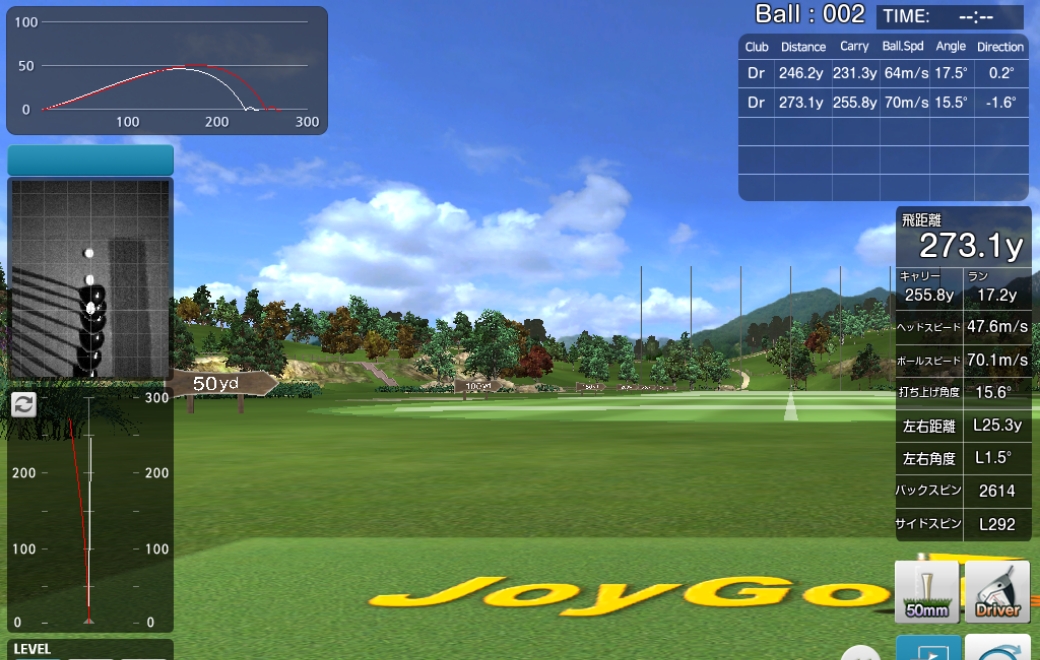Click the refresh icon on top-view chart
Screen dimensions: 1040x660
pyautogui.click(x=23, y=404)
